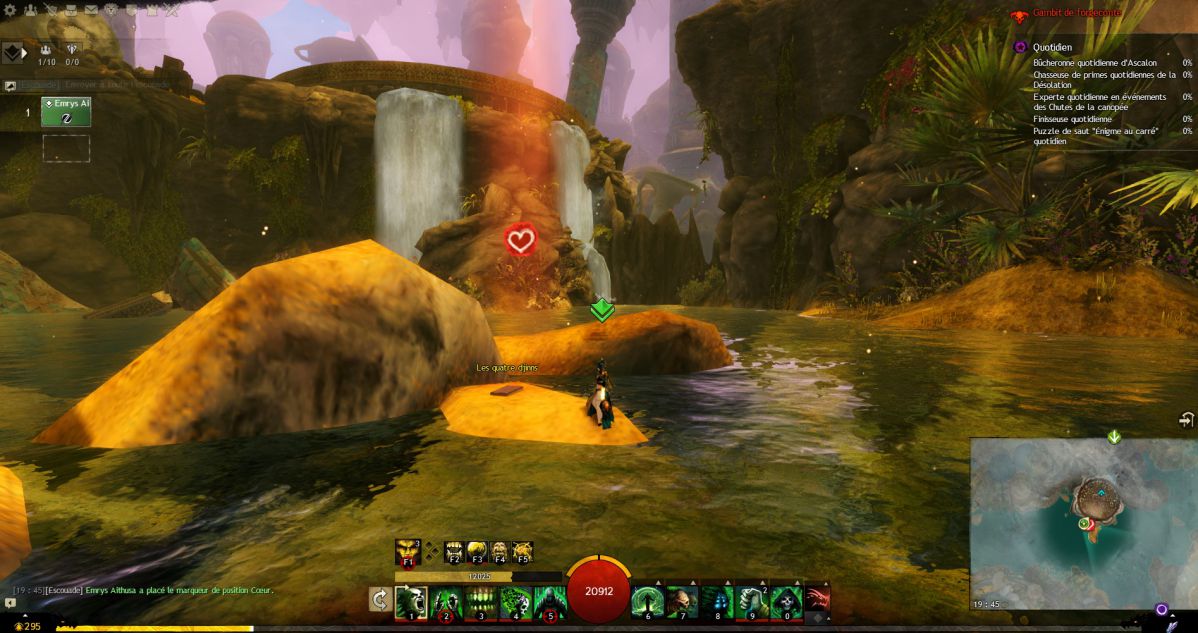The height and width of the screenshot is (633, 1198).
Task: Use skill 1 screaming face ability
Action: (x=411, y=602)
